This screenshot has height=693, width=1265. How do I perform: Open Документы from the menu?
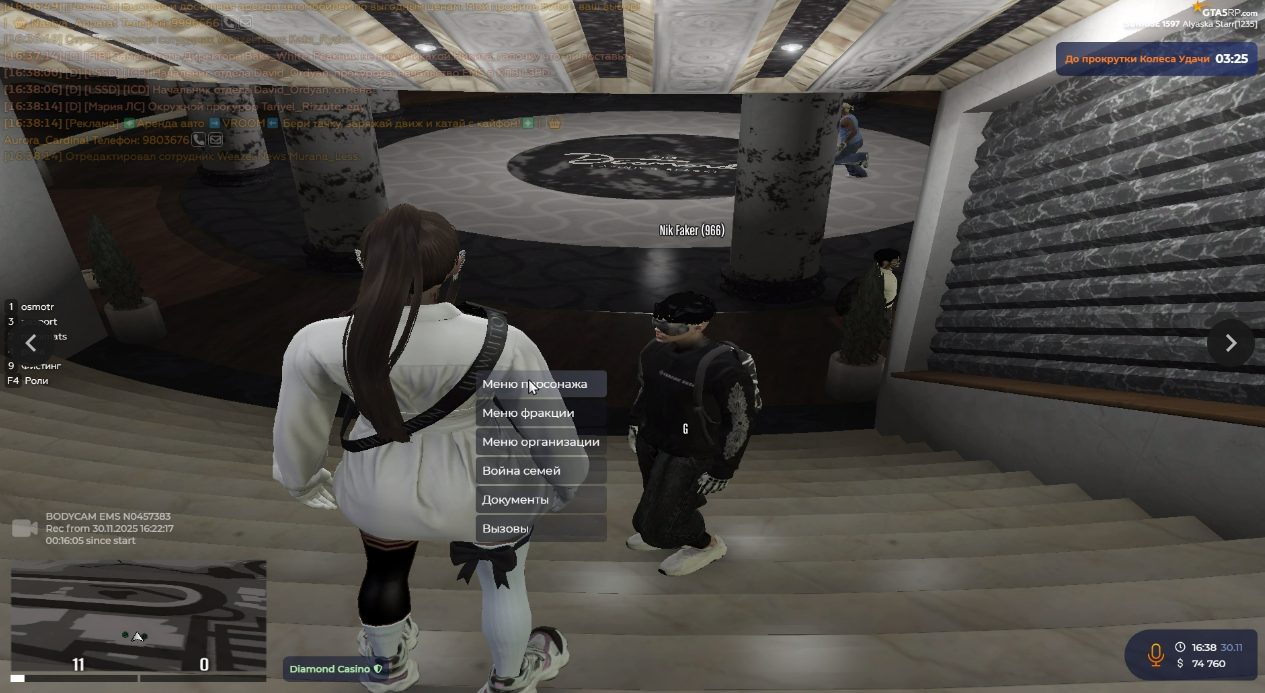540,500
